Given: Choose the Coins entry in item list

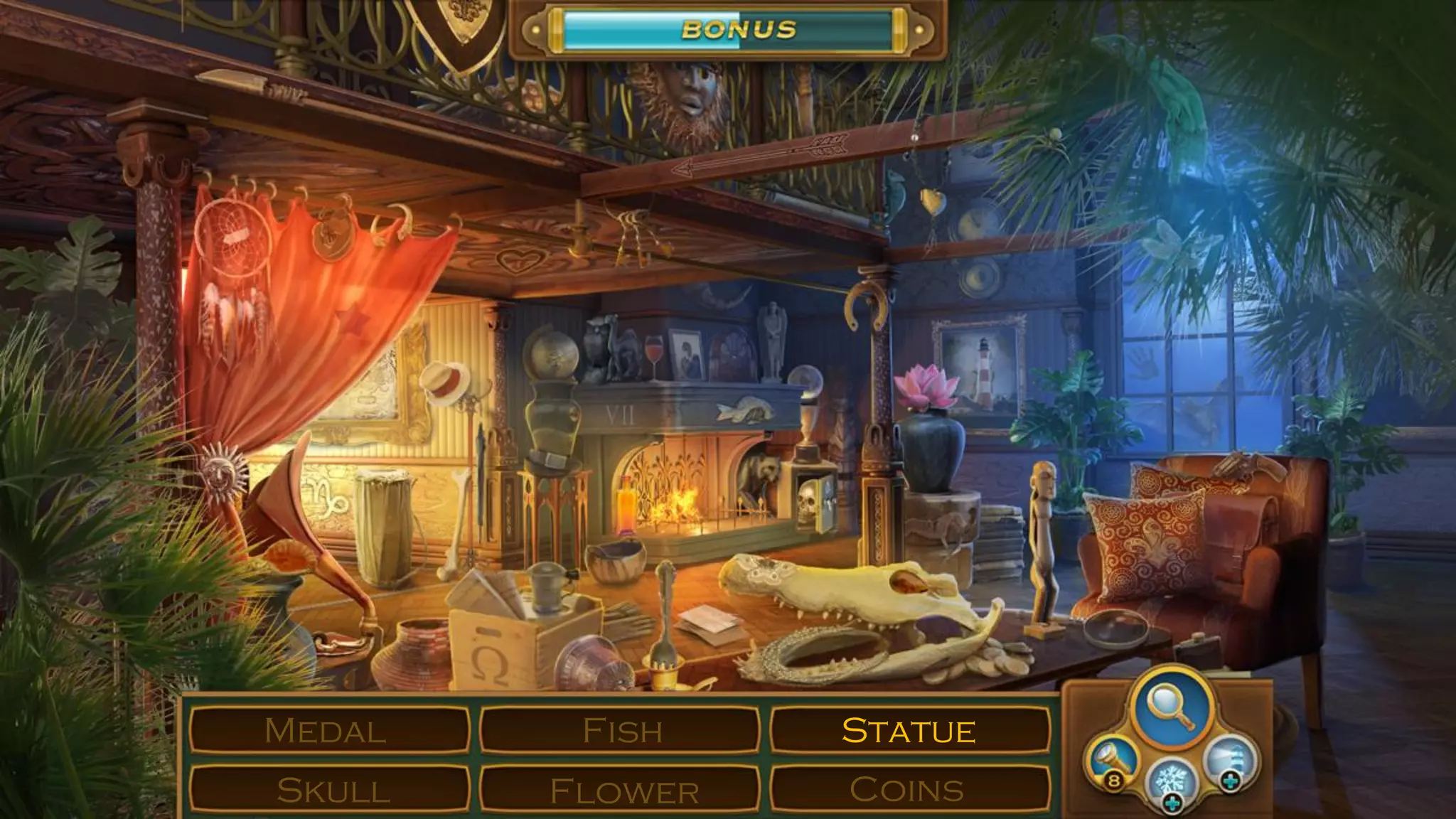Looking at the screenshot, I should point(909,790).
